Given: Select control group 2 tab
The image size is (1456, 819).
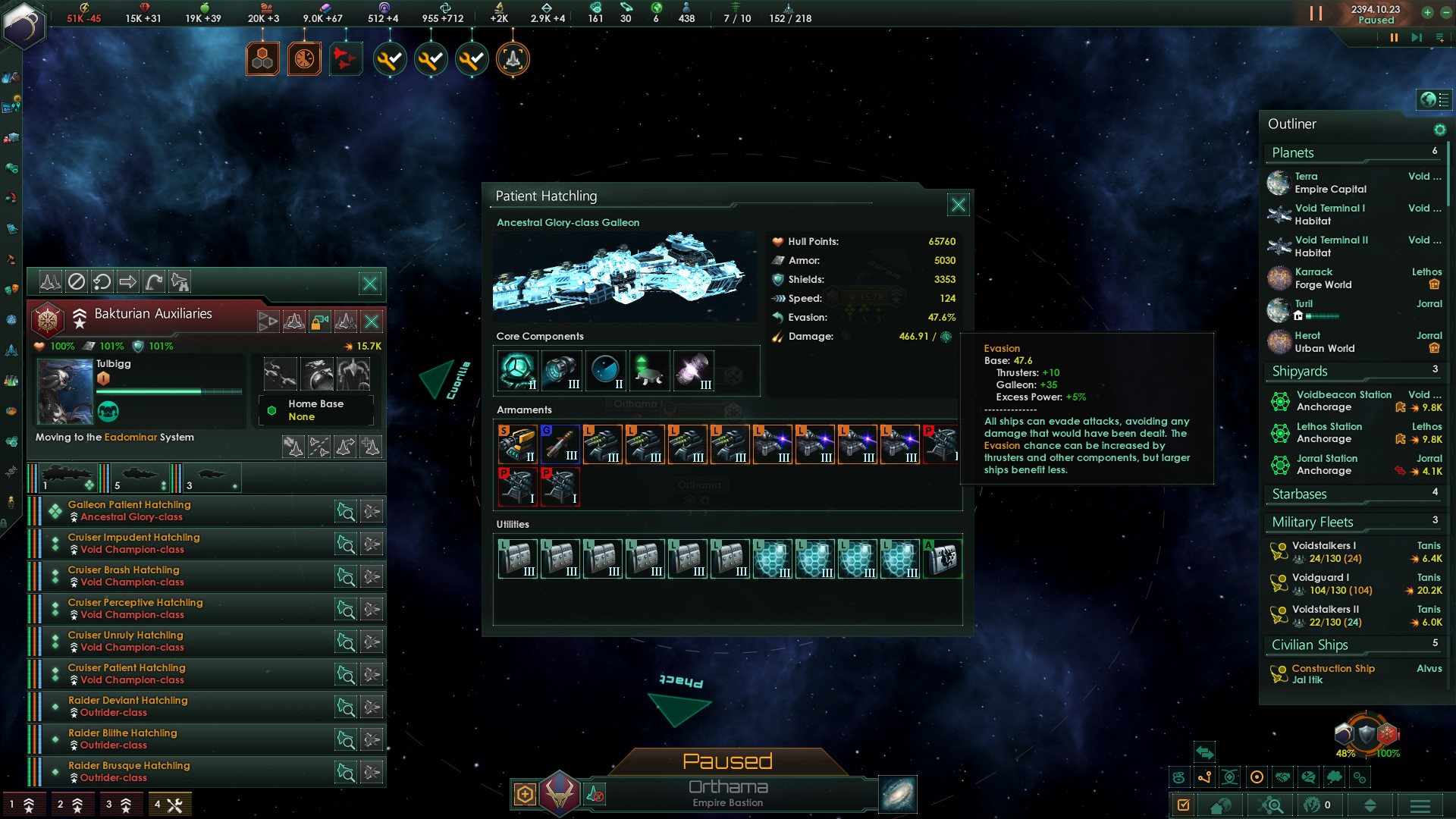Looking at the screenshot, I should click(71, 805).
